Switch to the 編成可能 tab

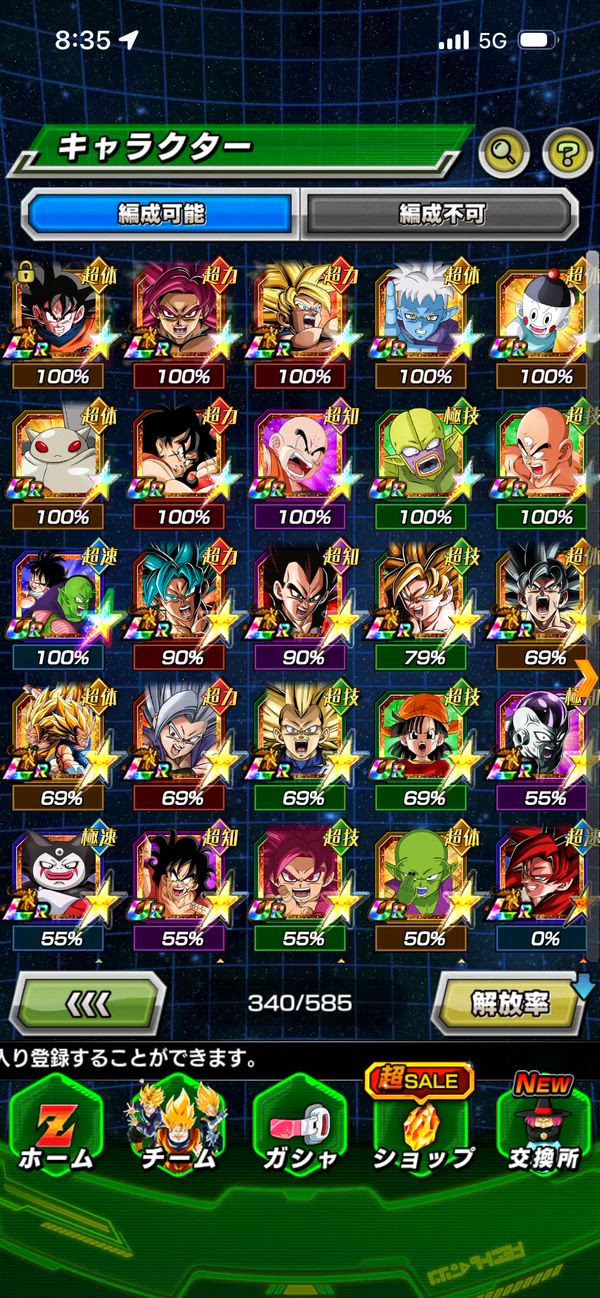point(161,213)
